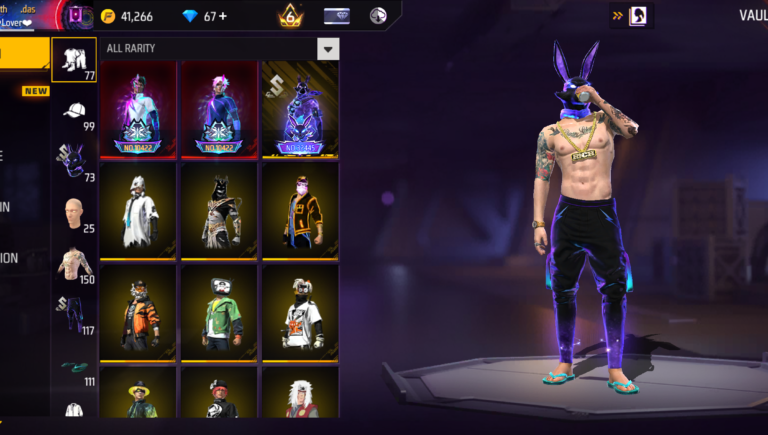Add diamonds using the plus button
Viewport: 768px width, 435px height.
click(x=222, y=16)
